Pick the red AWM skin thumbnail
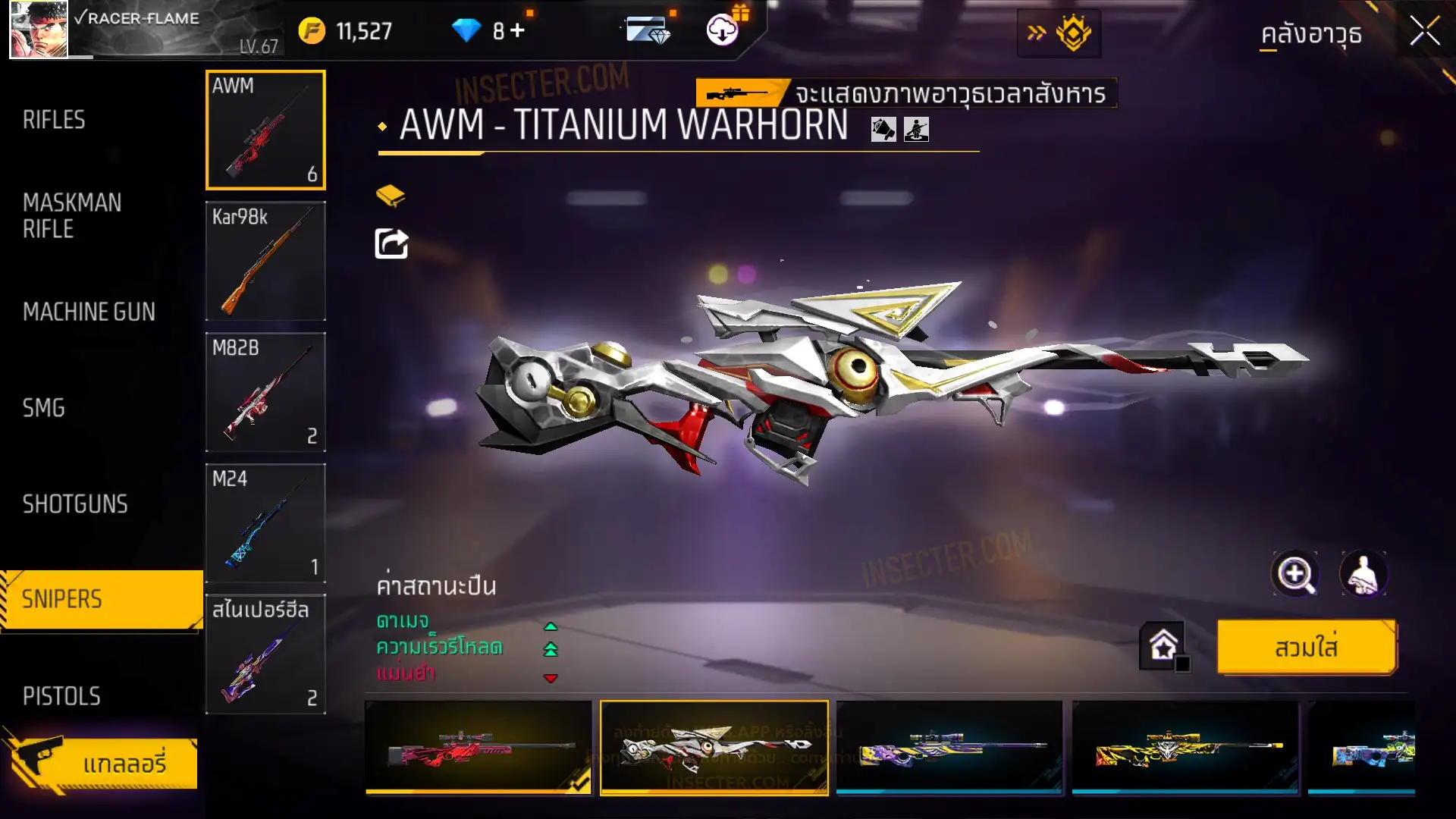The height and width of the screenshot is (819, 1456). [x=479, y=748]
